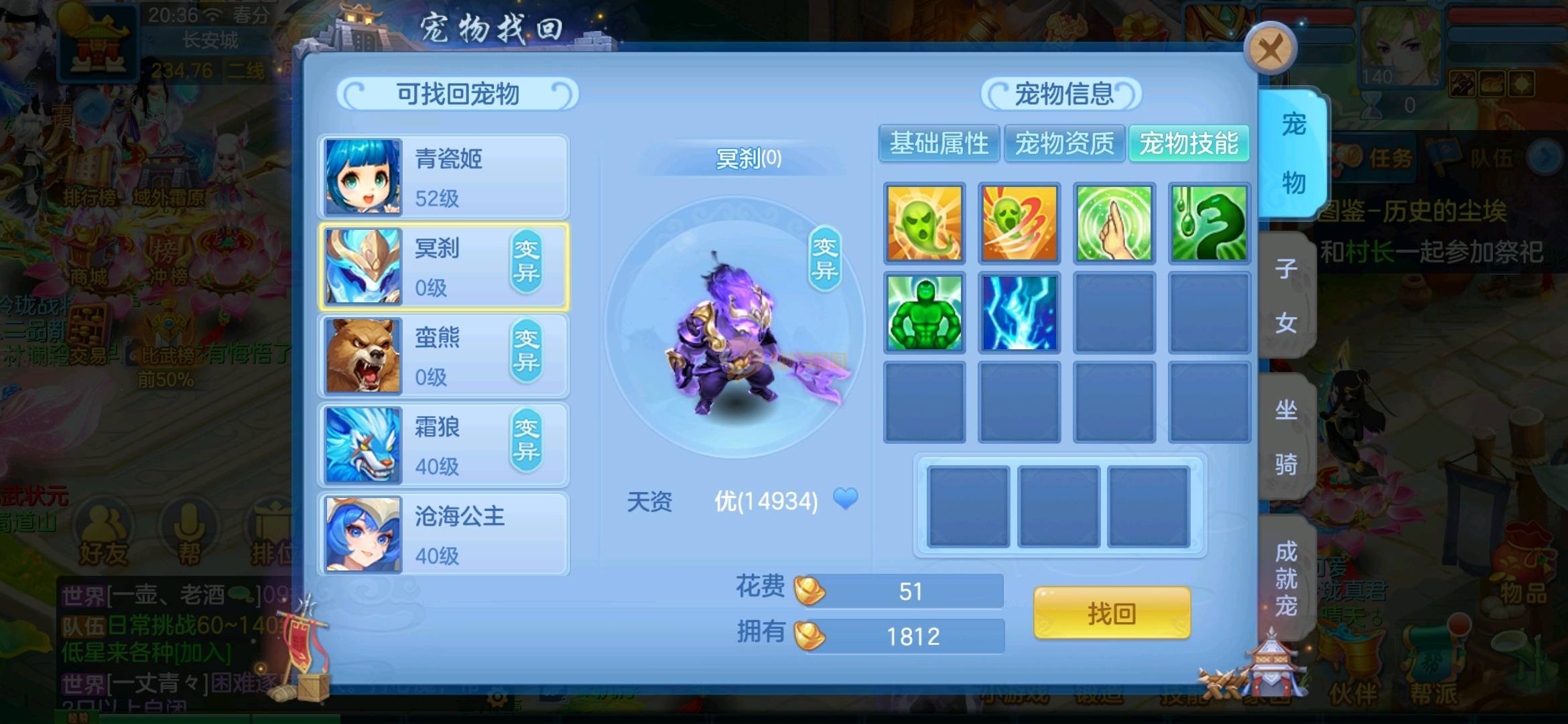
Task: Open the 好友 friends button
Action: pos(103,536)
